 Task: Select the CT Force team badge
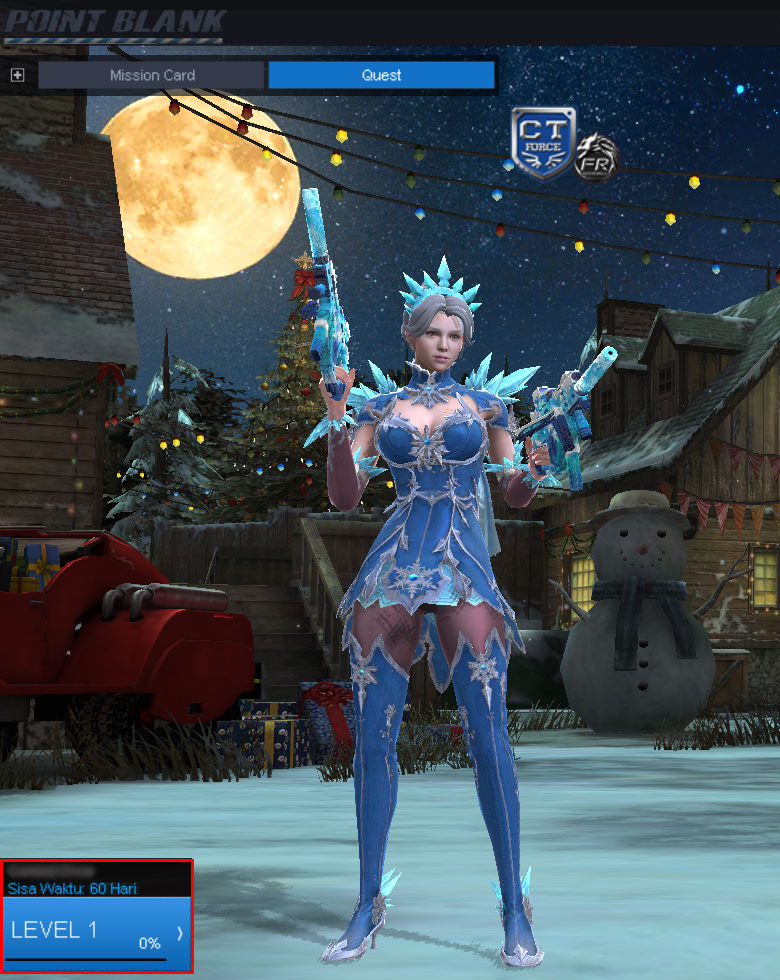pyautogui.click(x=543, y=143)
